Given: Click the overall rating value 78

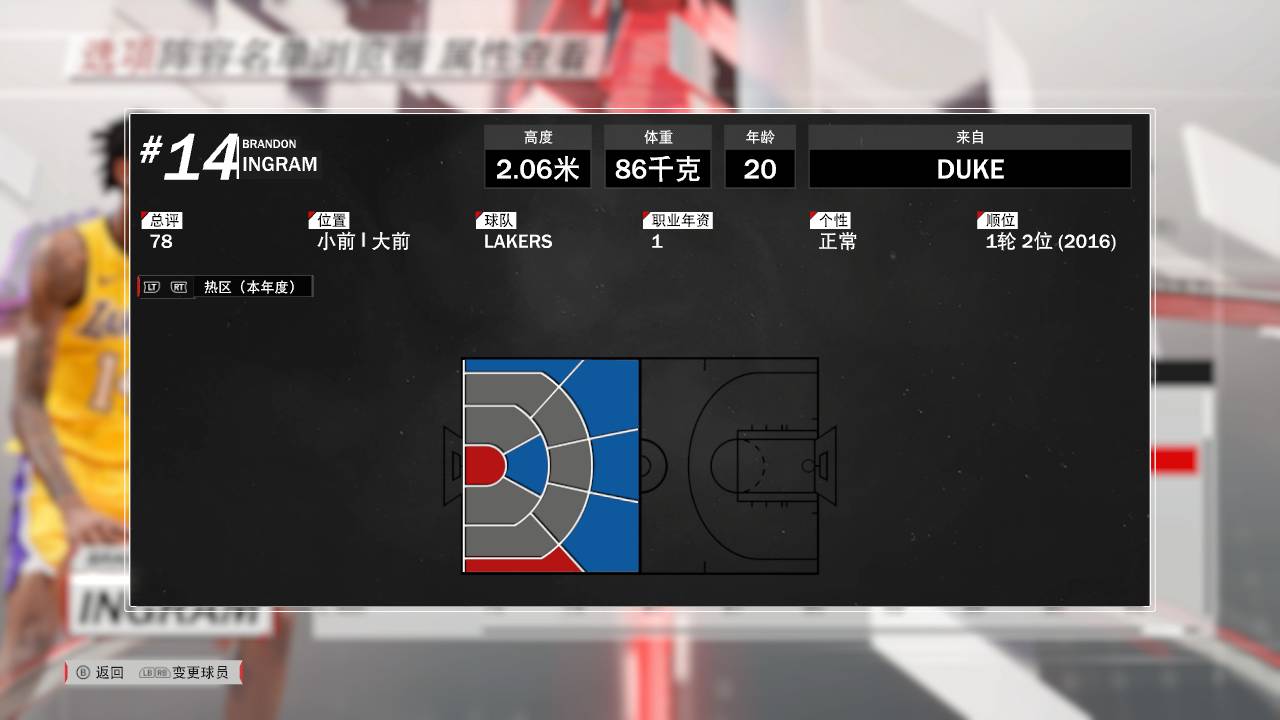Looking at the screenshot, I should [x=161, y=242].
